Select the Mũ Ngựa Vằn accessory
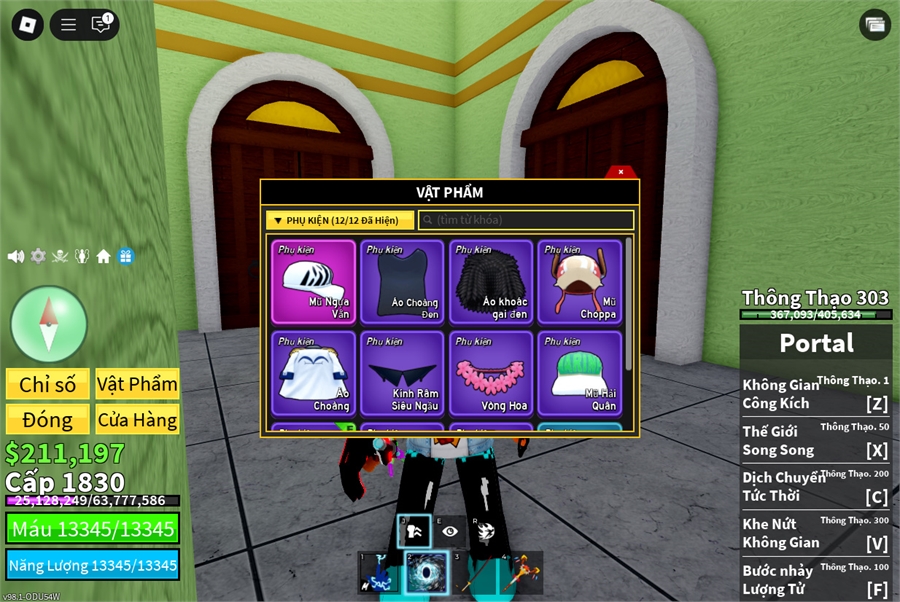This screenshot has width=900, height=602. [313, 282]
